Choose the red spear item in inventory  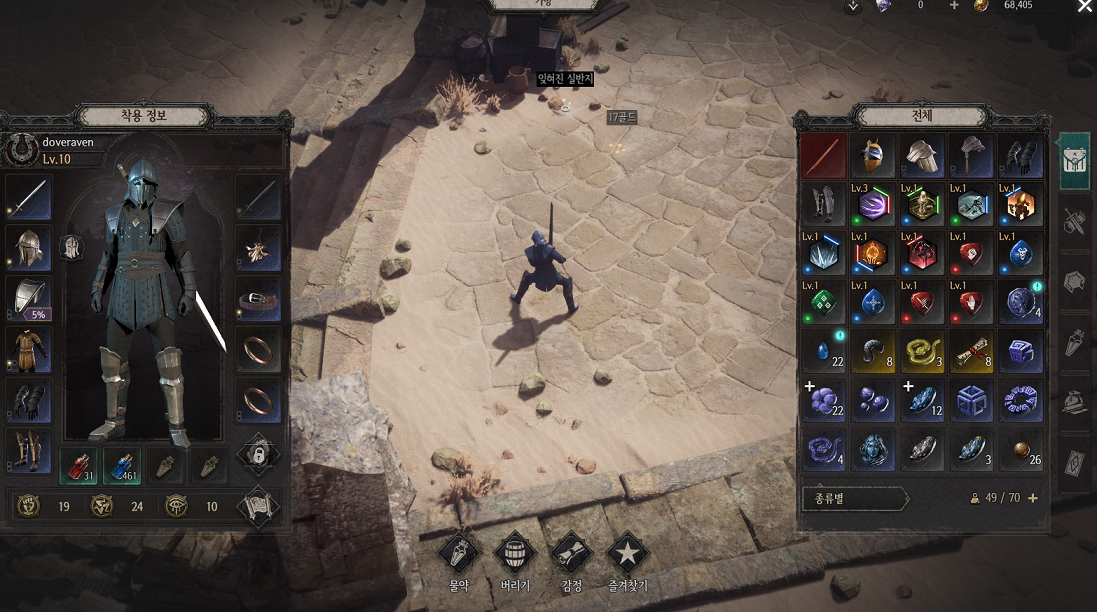click(x=823, y=156)
